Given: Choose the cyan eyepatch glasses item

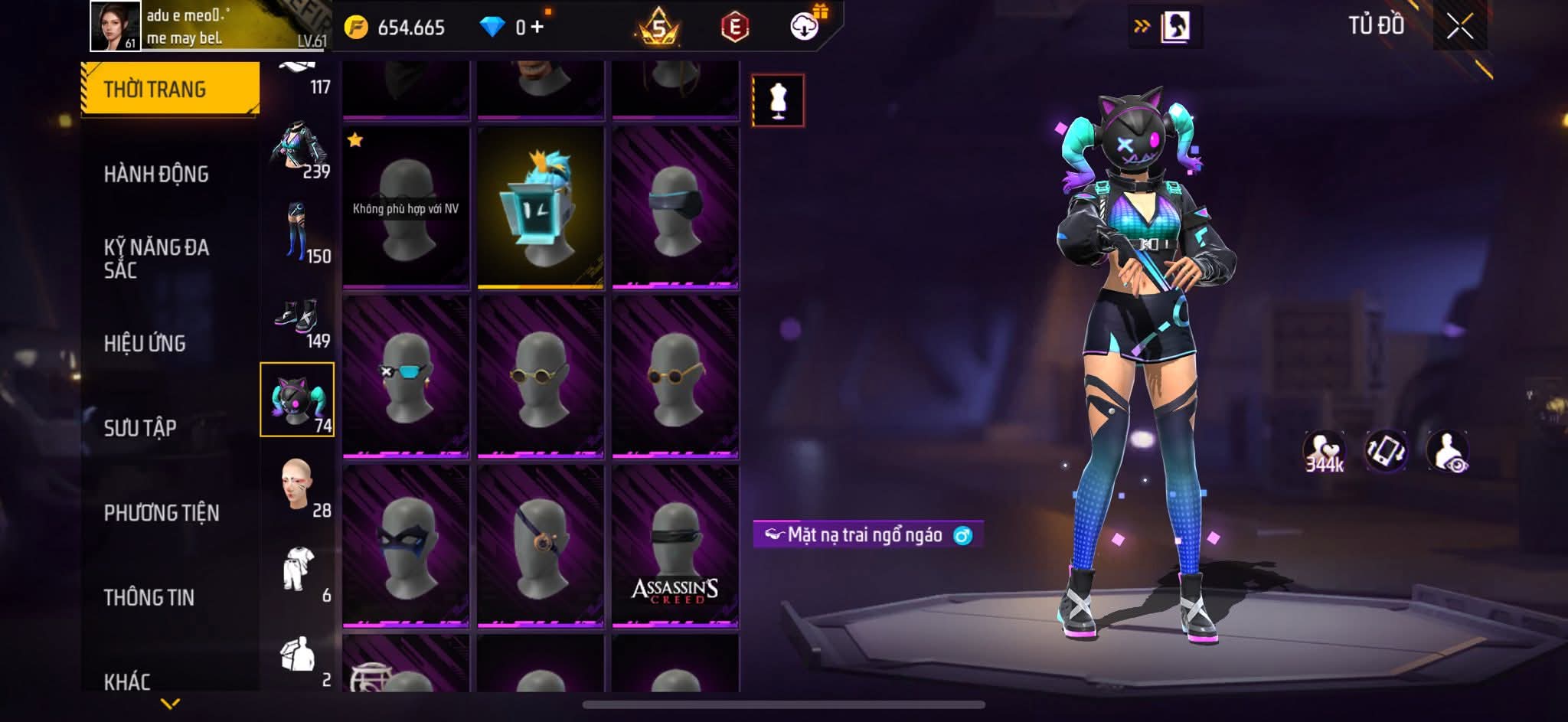Looking at the screenshot, I should pyautogui.click(x=406, y=377).
